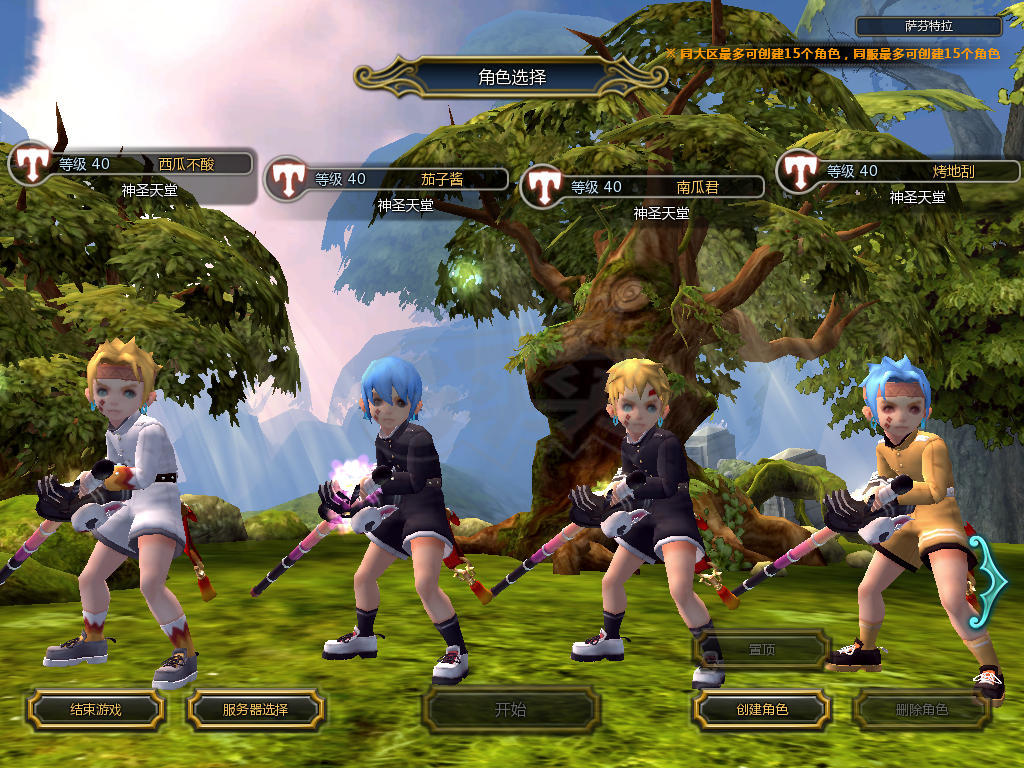The width and height of the screenshot is (1024, 768).
Task: Open 服务器选择 server selection
Action: pos(255,710)
